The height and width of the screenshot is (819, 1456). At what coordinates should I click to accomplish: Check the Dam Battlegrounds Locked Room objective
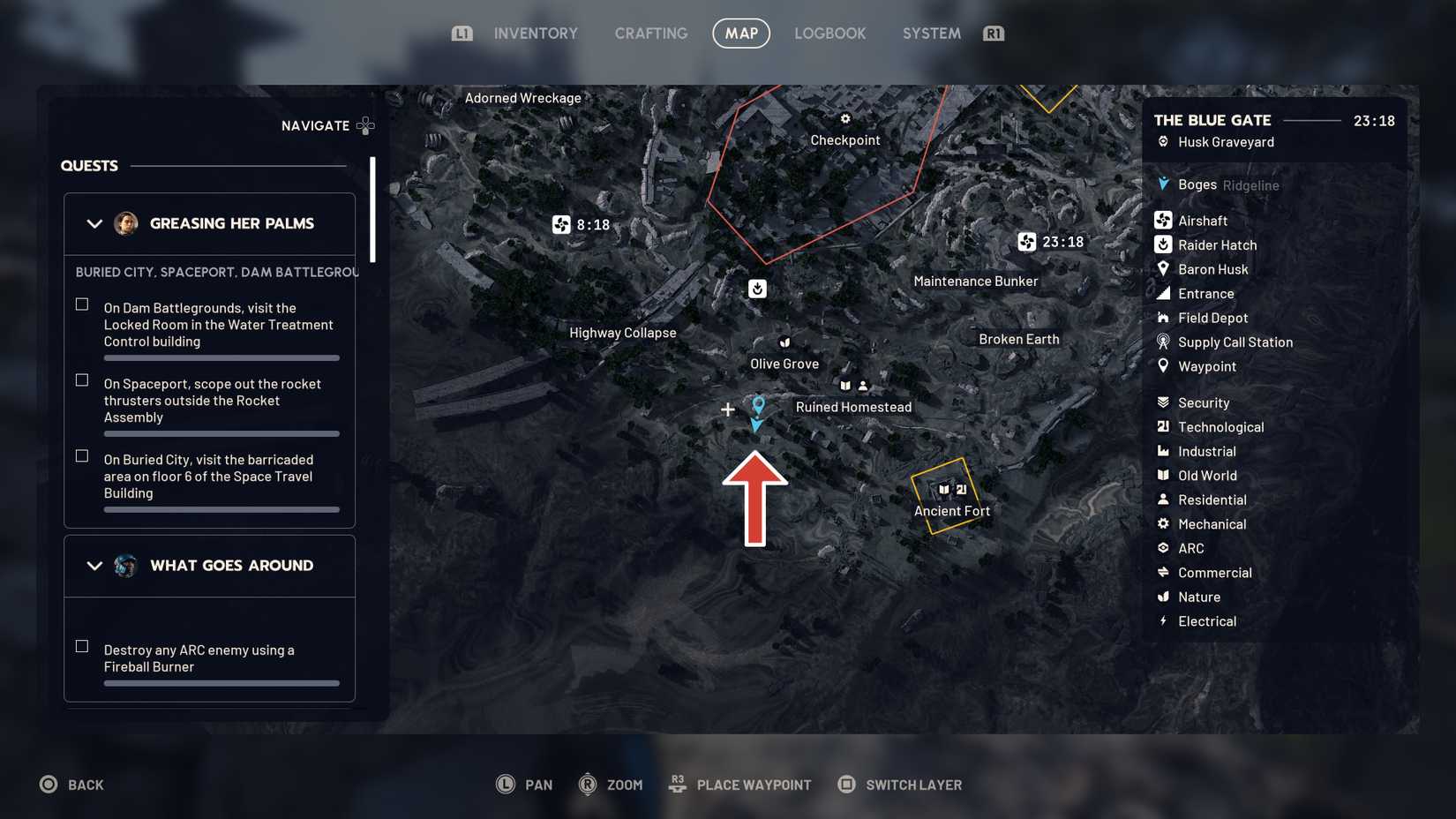pyautogui.click(x=82, y=304)
